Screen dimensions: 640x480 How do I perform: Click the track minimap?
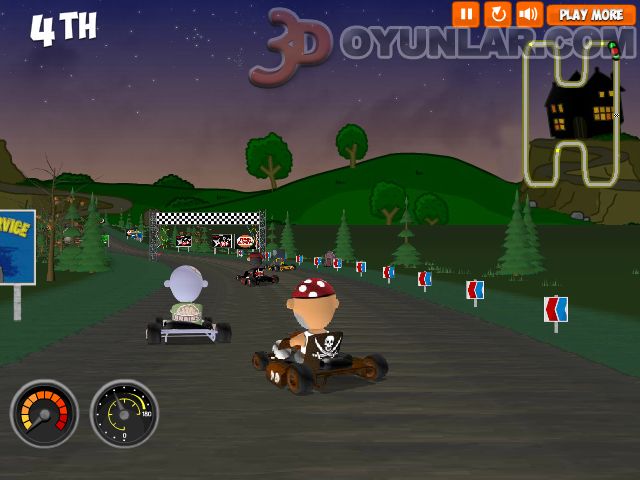point(572,115)
